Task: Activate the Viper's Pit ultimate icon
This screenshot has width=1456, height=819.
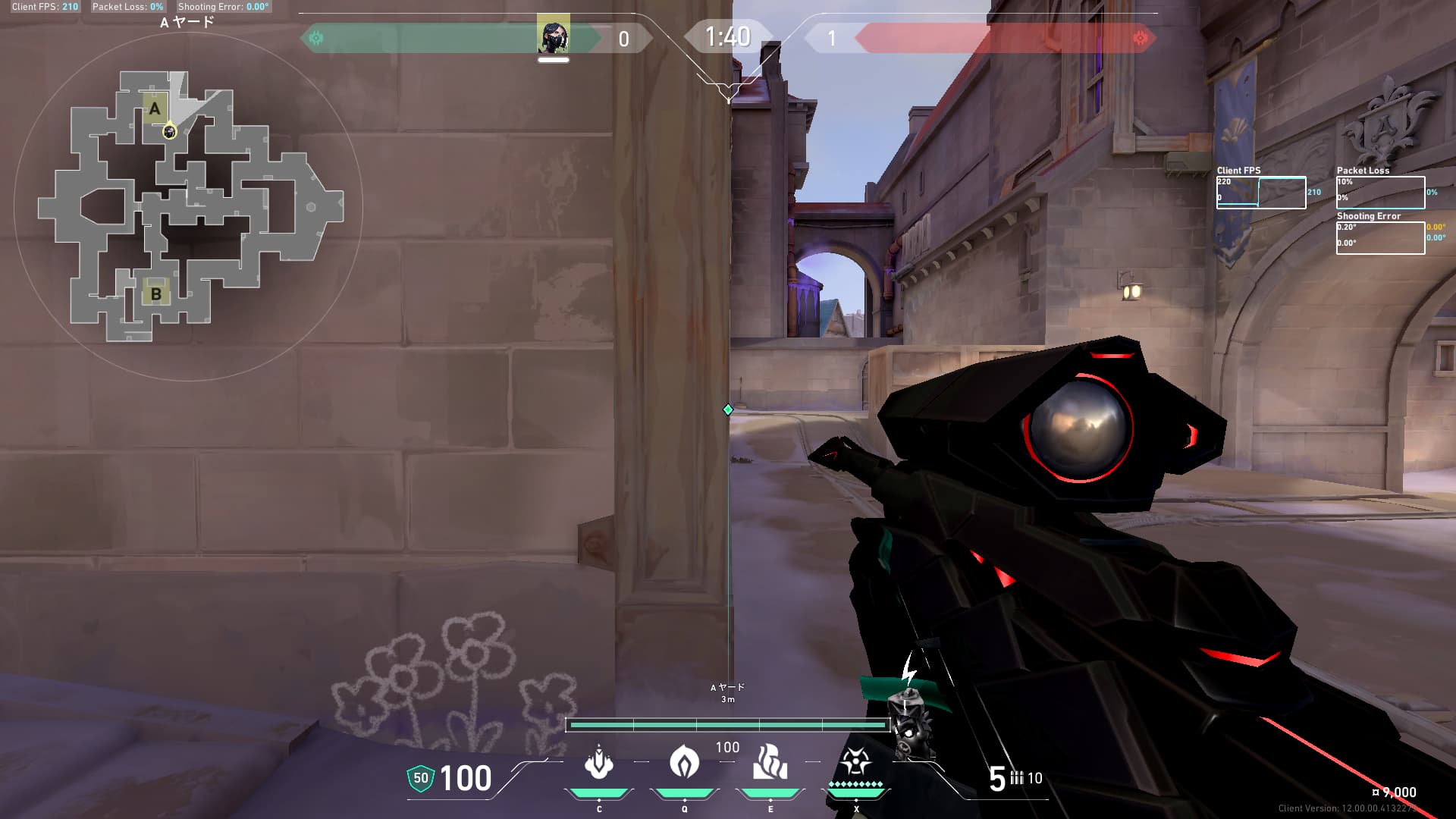Action: tap(855, 762)
